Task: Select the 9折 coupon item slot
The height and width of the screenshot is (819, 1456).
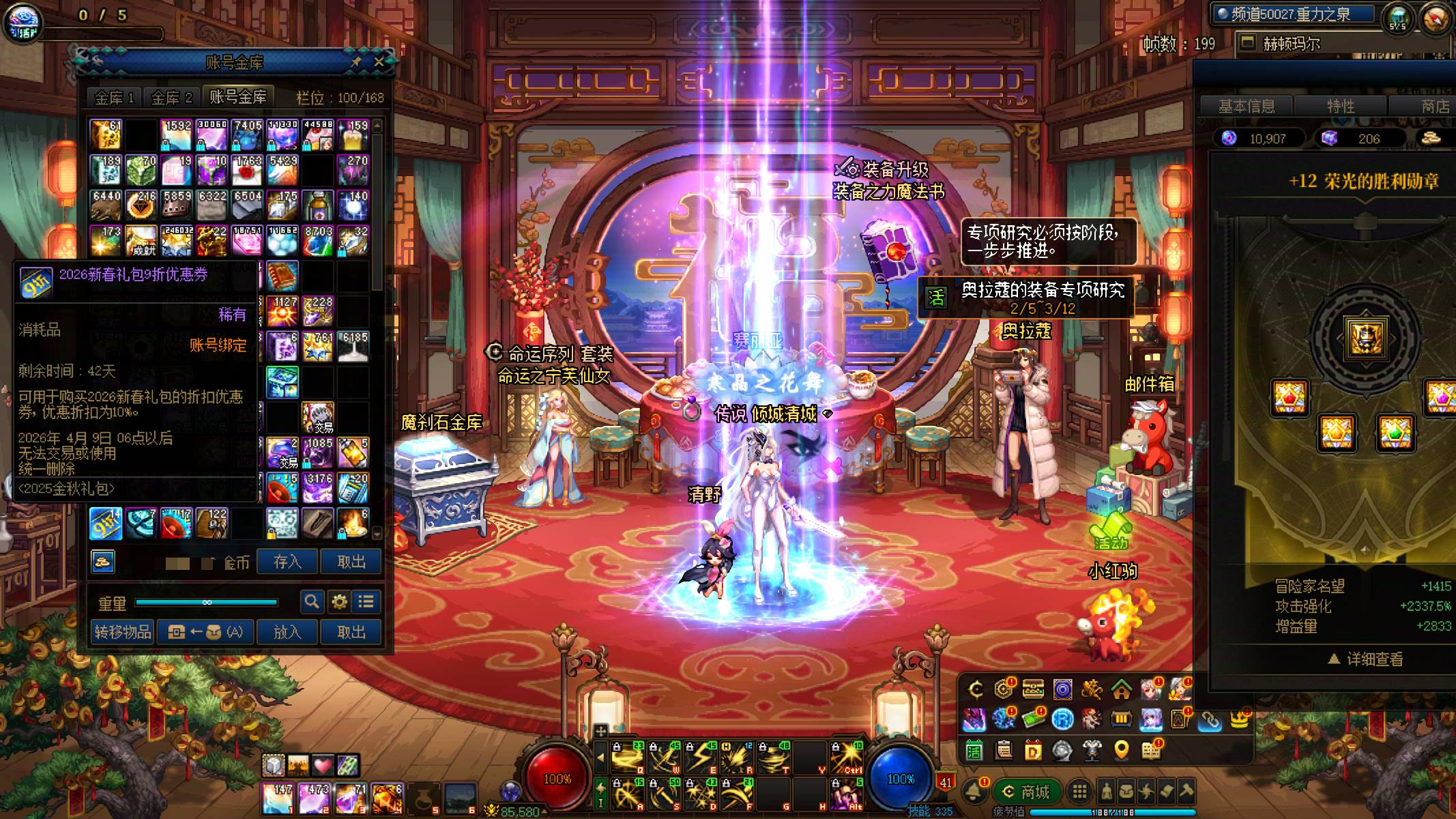Action: point(106,523)
